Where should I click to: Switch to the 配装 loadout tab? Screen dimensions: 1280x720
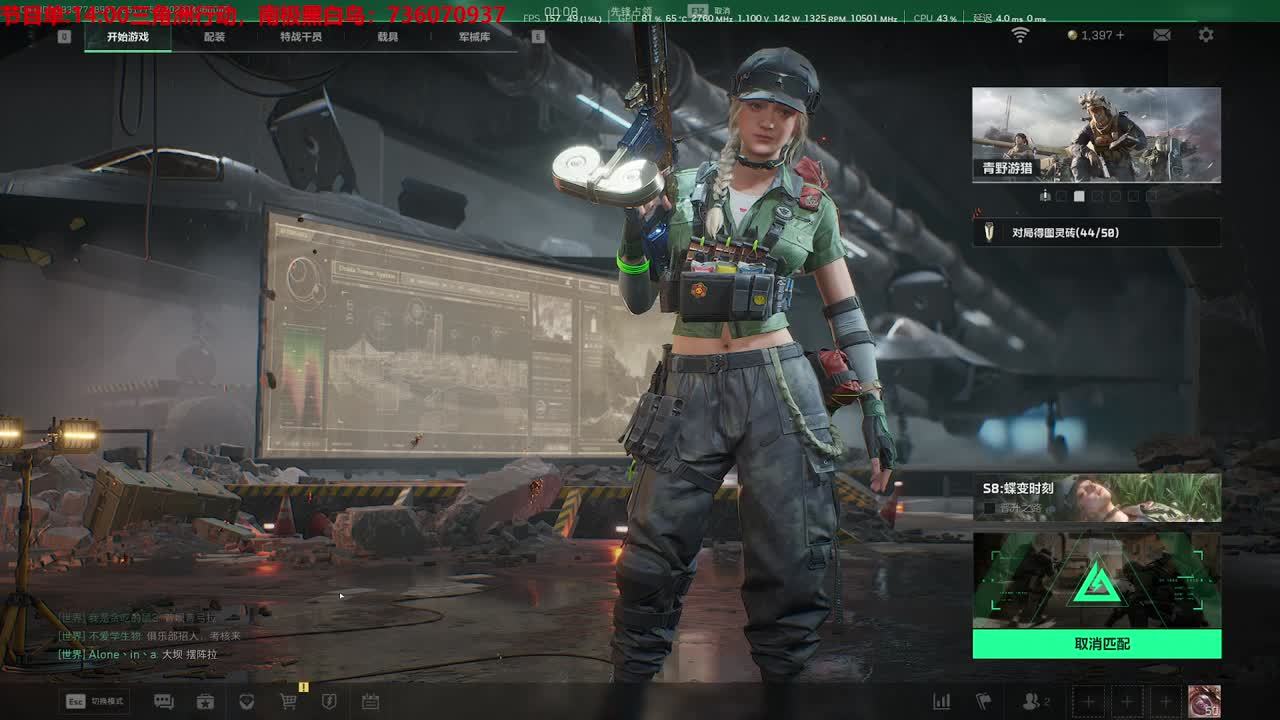(214, 37)
